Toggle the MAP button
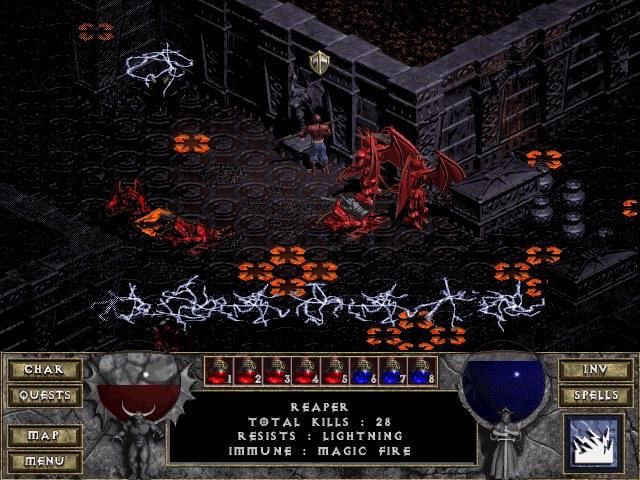Image resolution: width=640 pixels, height=480 pixels. [x=43, y=436]
